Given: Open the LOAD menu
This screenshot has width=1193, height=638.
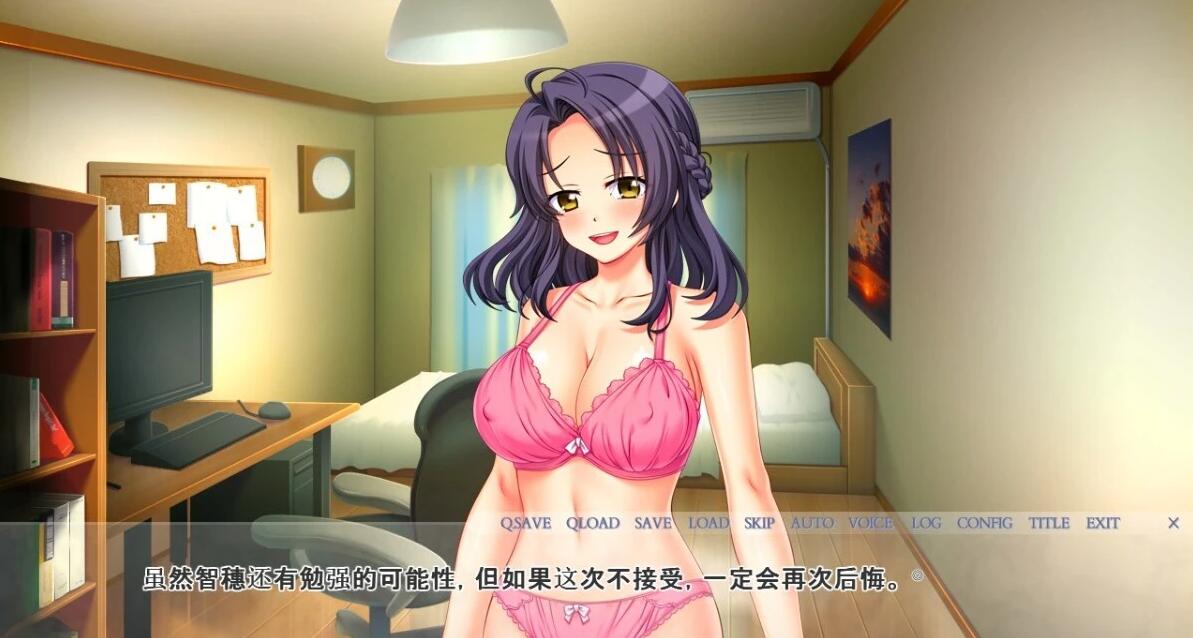Looking at the screenshot, I should click(x=708, y=523).
